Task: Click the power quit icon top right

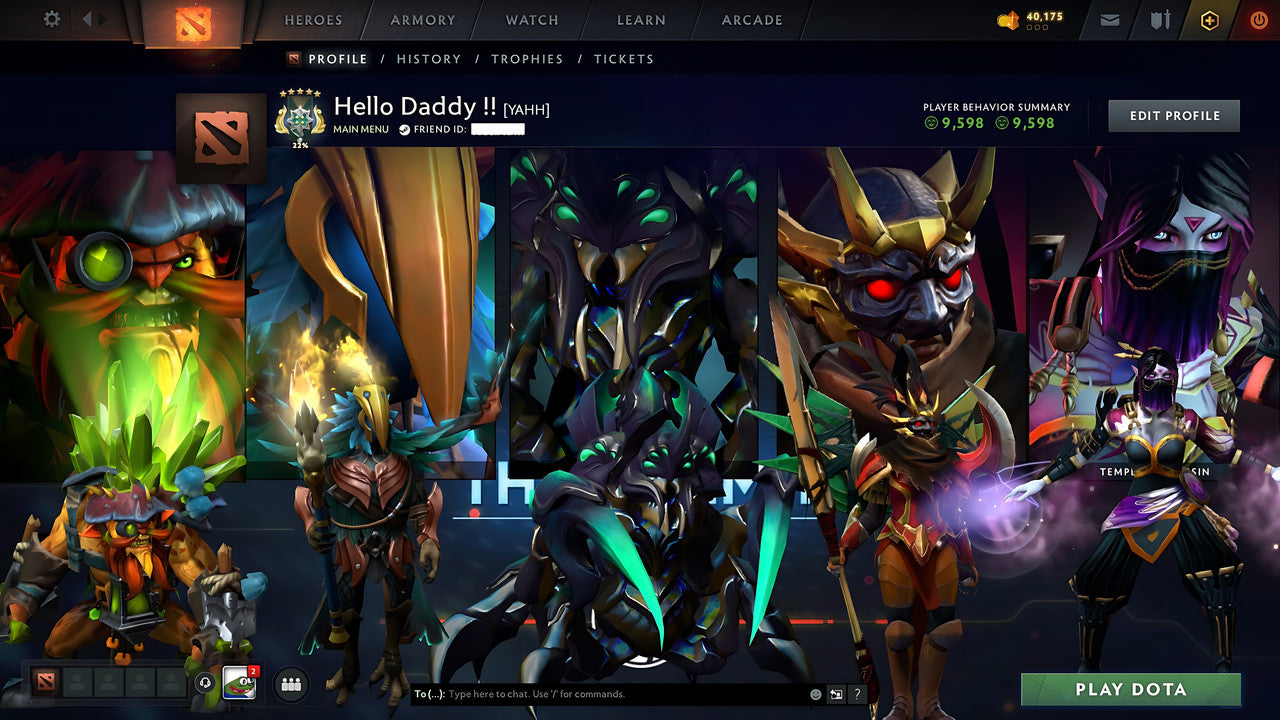Action: pyautogui.click(x=1258, y=19)
